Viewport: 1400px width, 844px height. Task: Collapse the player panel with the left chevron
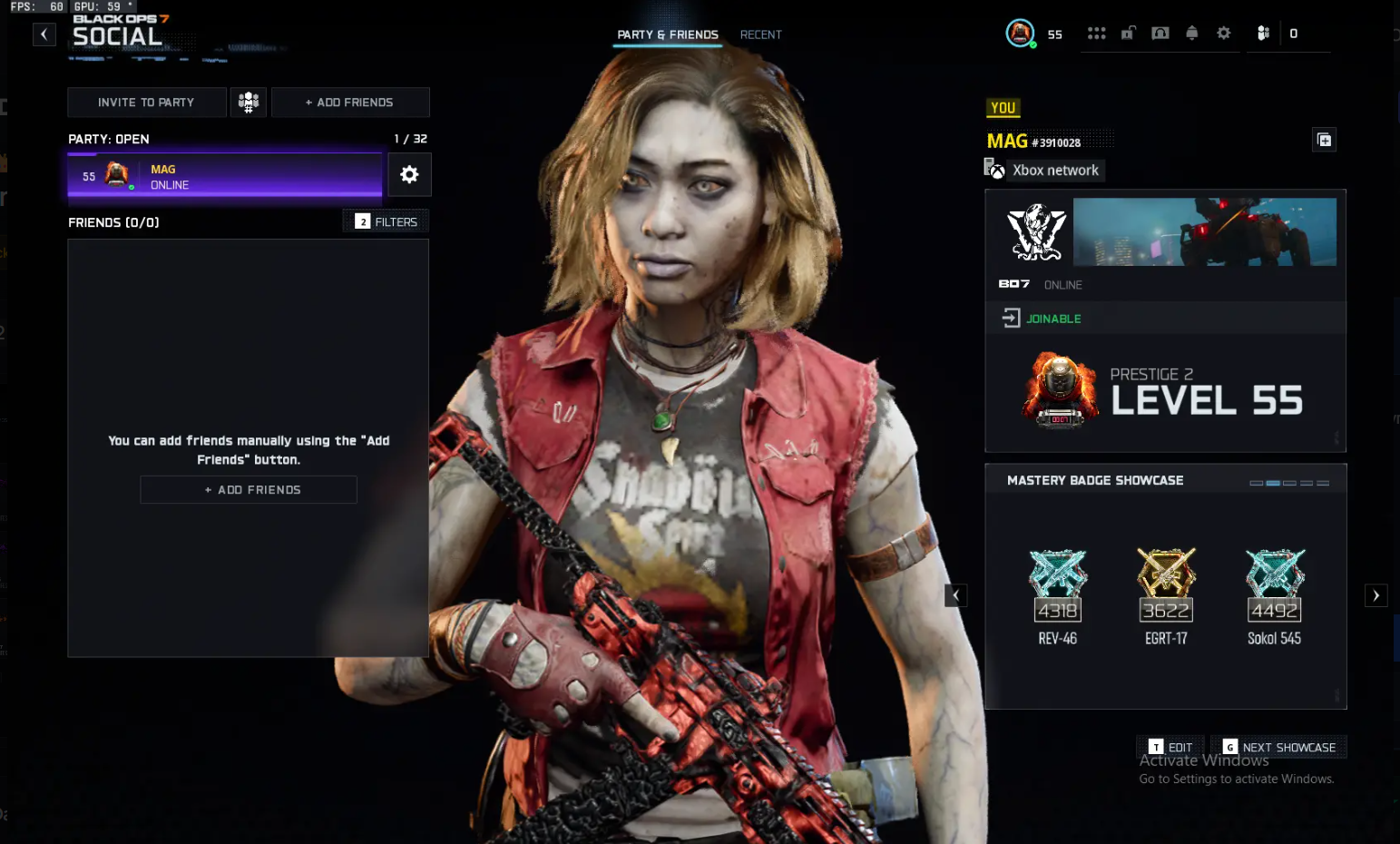coord(955,595)
